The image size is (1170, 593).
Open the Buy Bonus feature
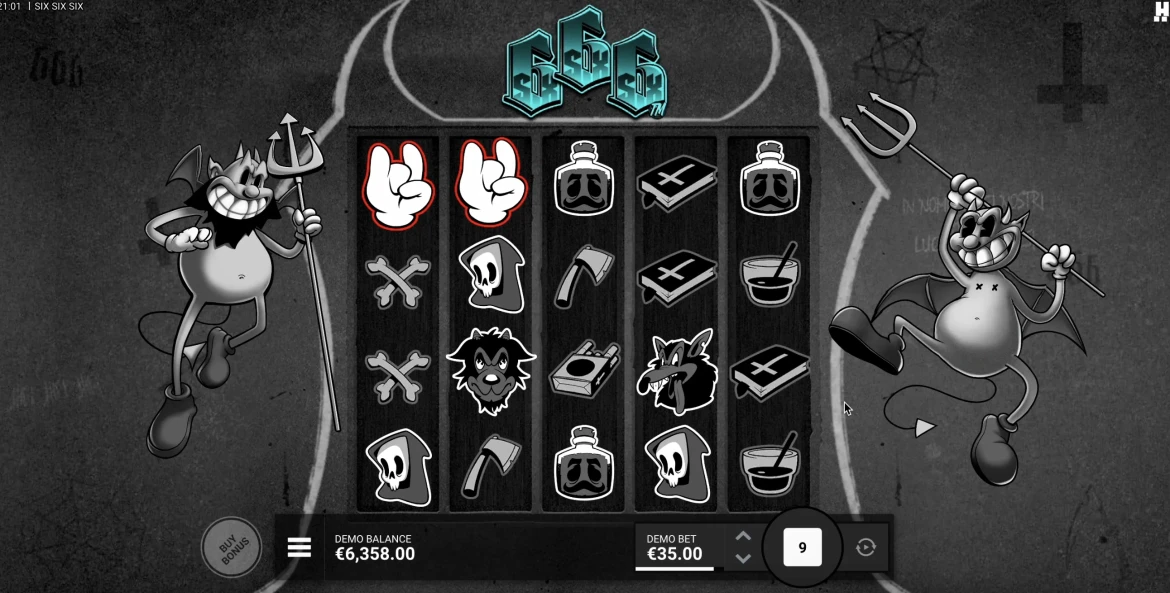231,546
